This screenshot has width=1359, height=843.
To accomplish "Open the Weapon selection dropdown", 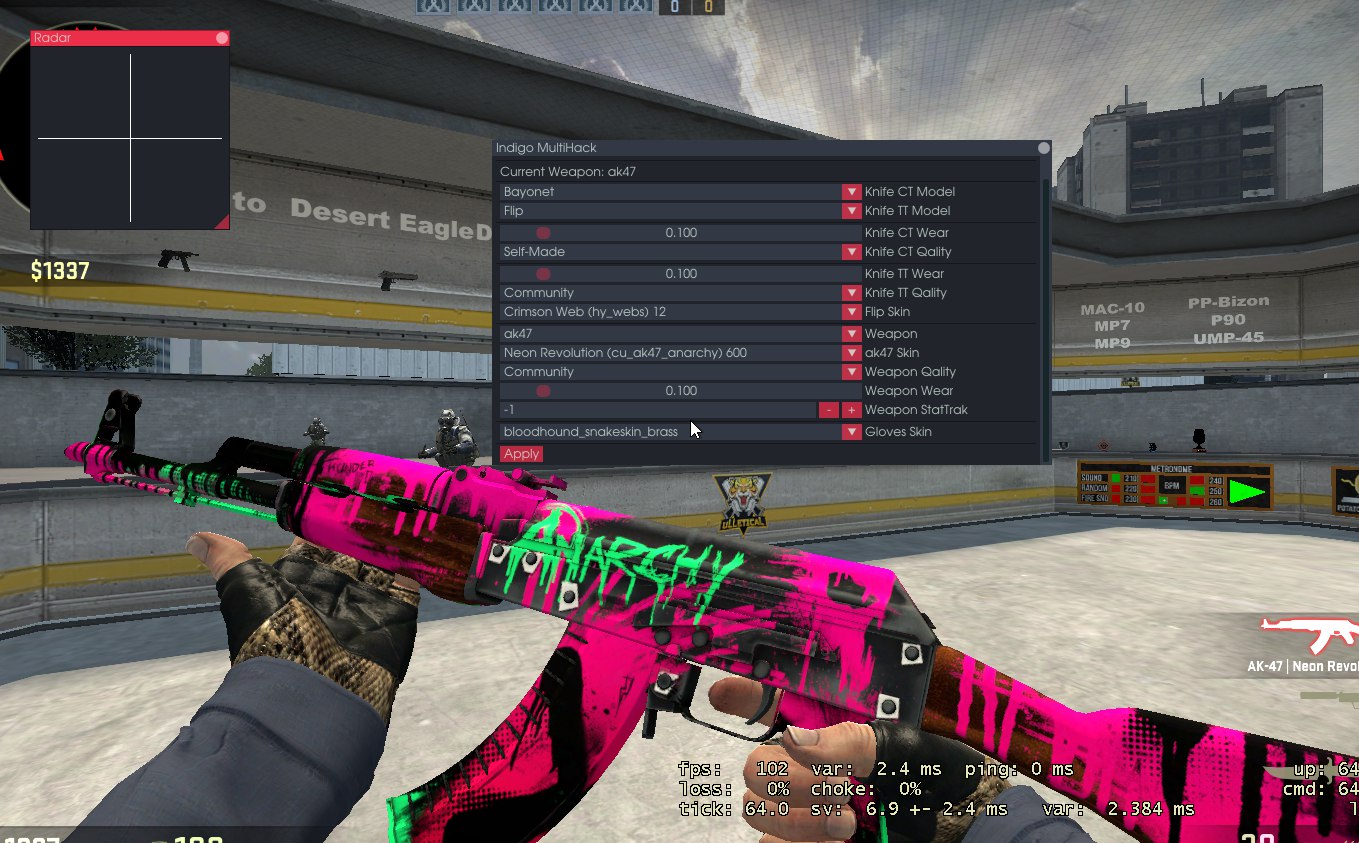I will point(850,334).
